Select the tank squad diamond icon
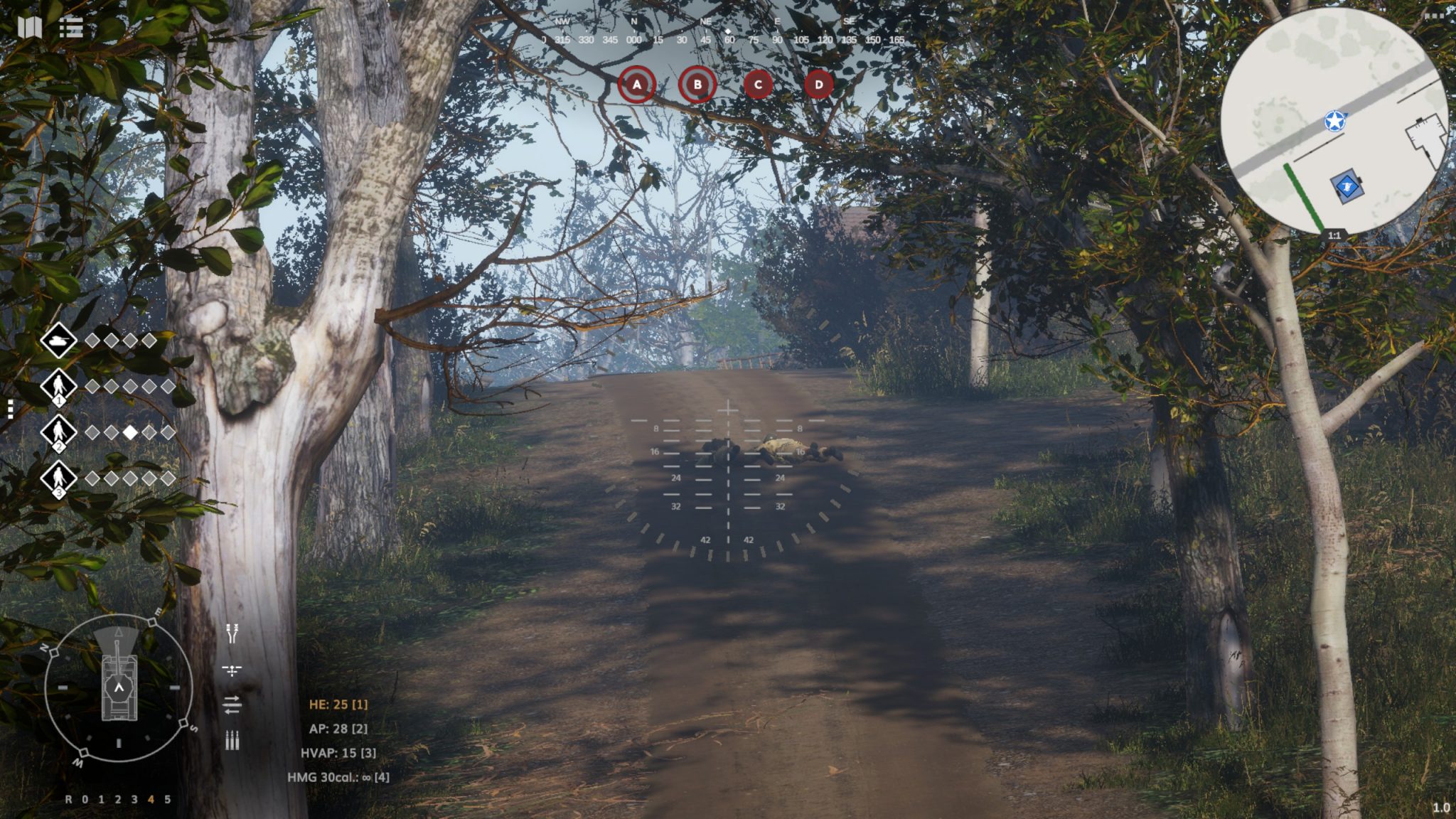Screen dimensions: 1456x819 click(x=59, y=341)
